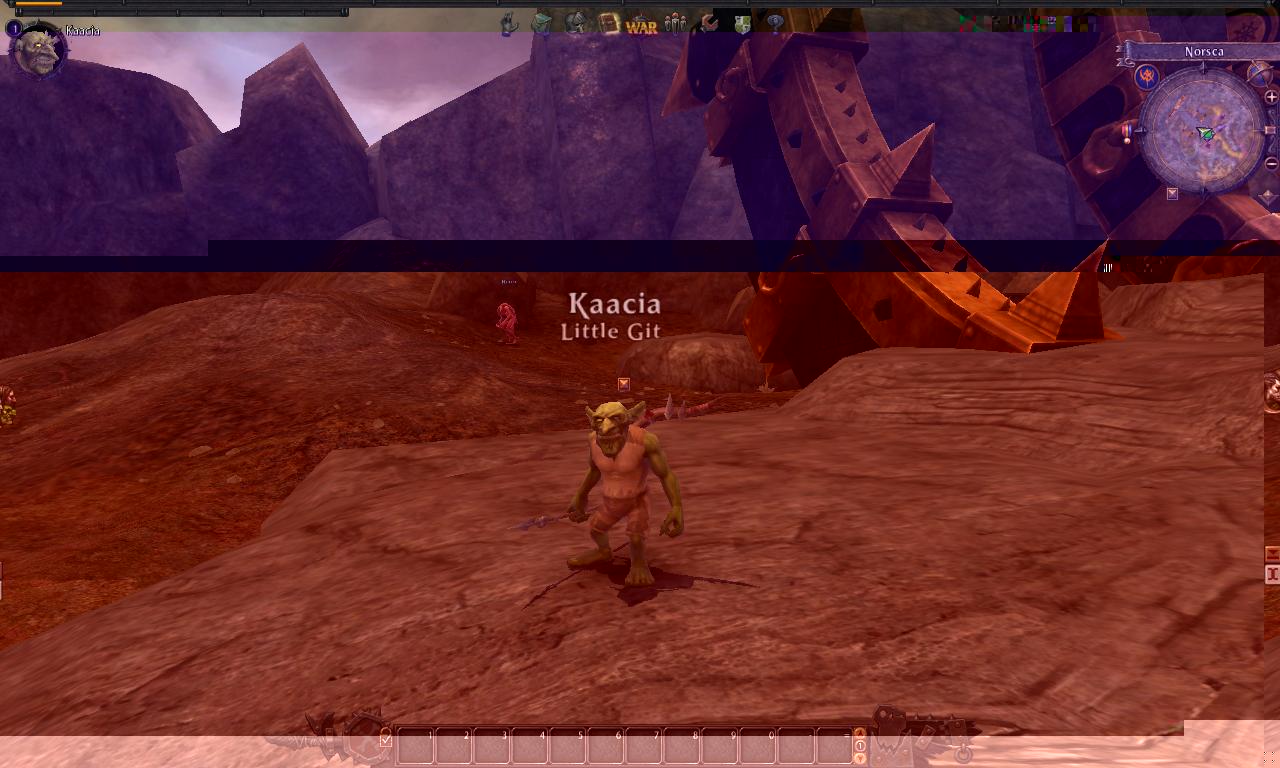The image size is (1280, 768).
Task: Open the Tome of Knowledge book icon
Action: (x=608, y=23)
